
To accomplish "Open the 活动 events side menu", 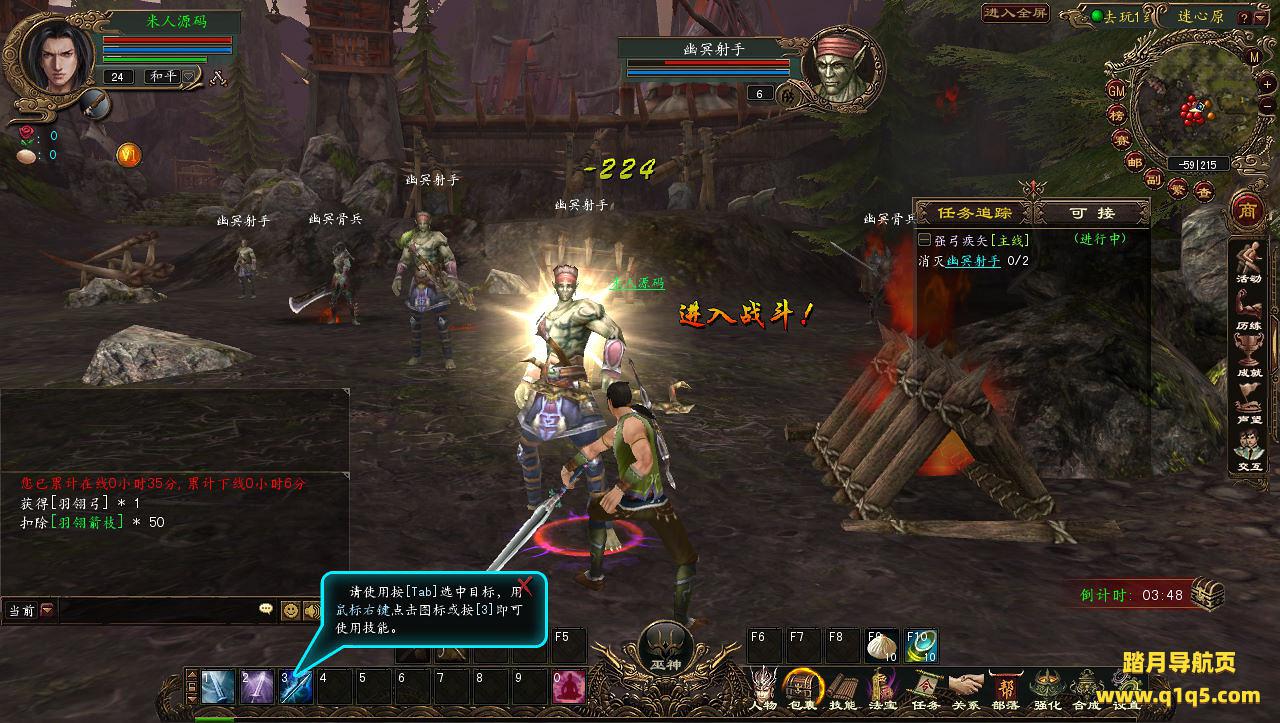I will tap(1248, 262).
